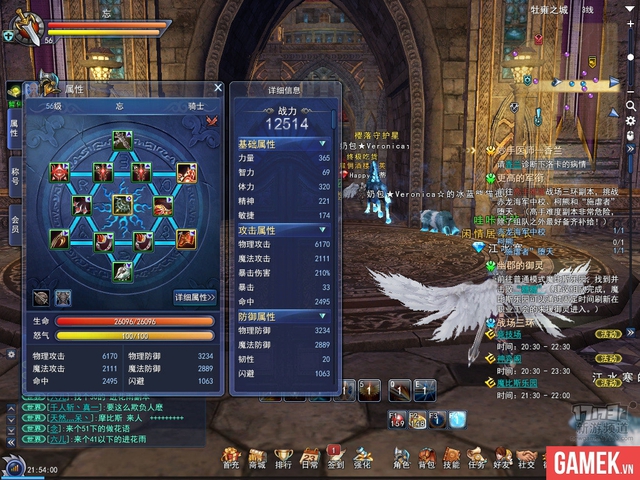Switch to the 称号 title tab
The width and height of the screenshot is (640, 480).
pyautogui.click(x=14, y=174)
